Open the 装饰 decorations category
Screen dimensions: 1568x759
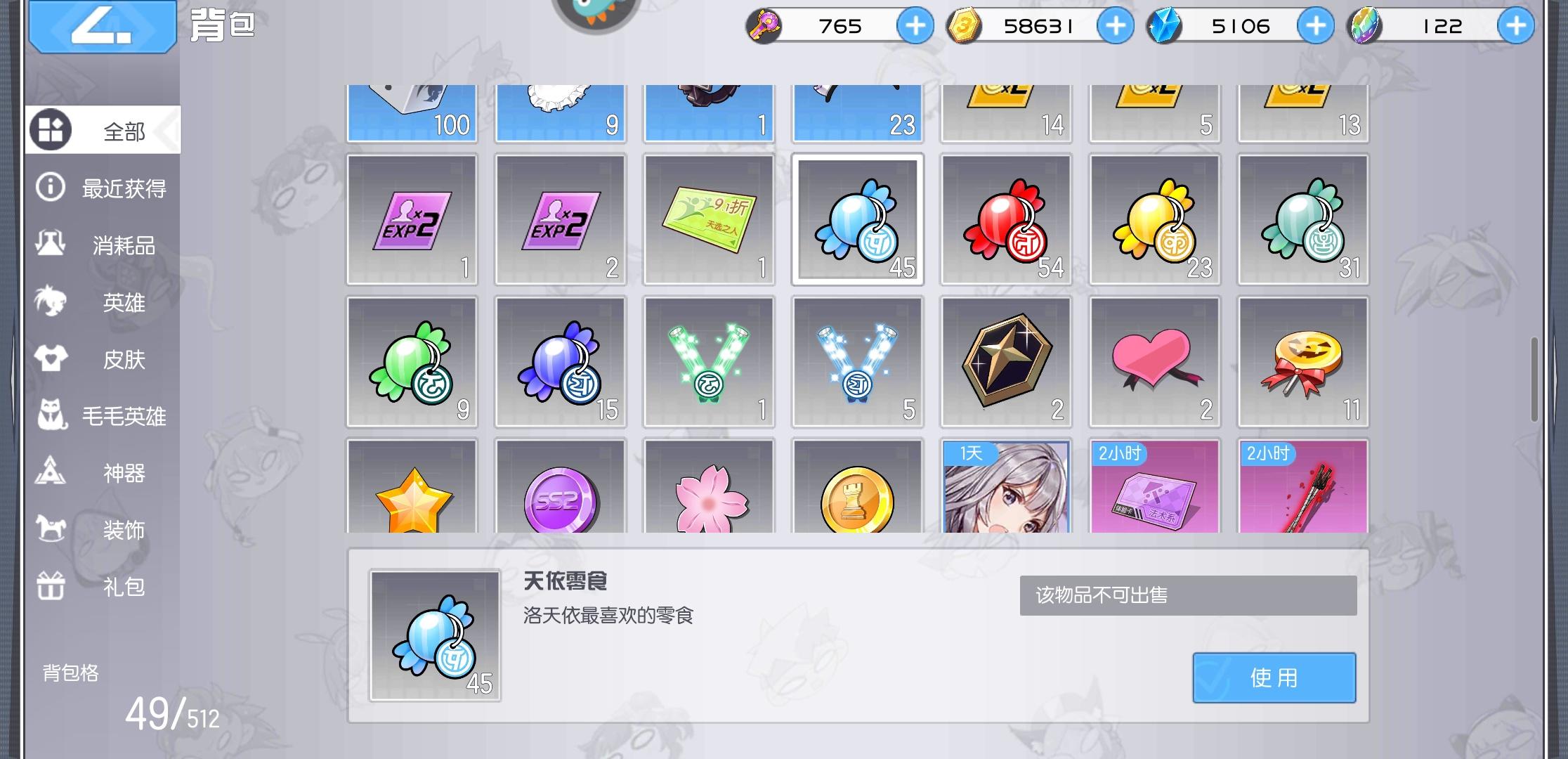(x=104, y=530)
